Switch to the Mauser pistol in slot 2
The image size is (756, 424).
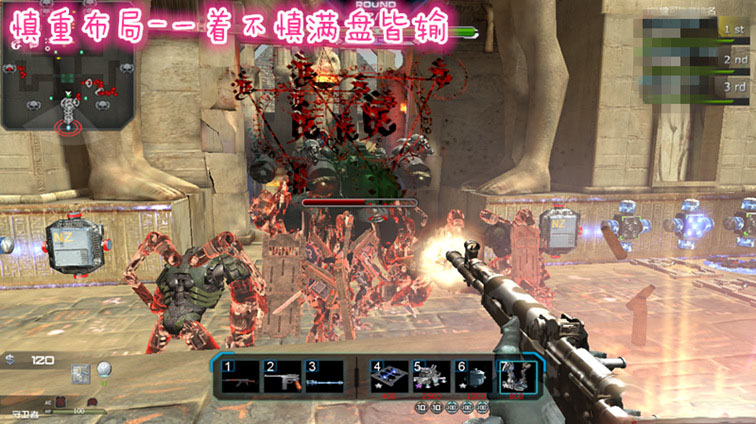coord(282,377)
